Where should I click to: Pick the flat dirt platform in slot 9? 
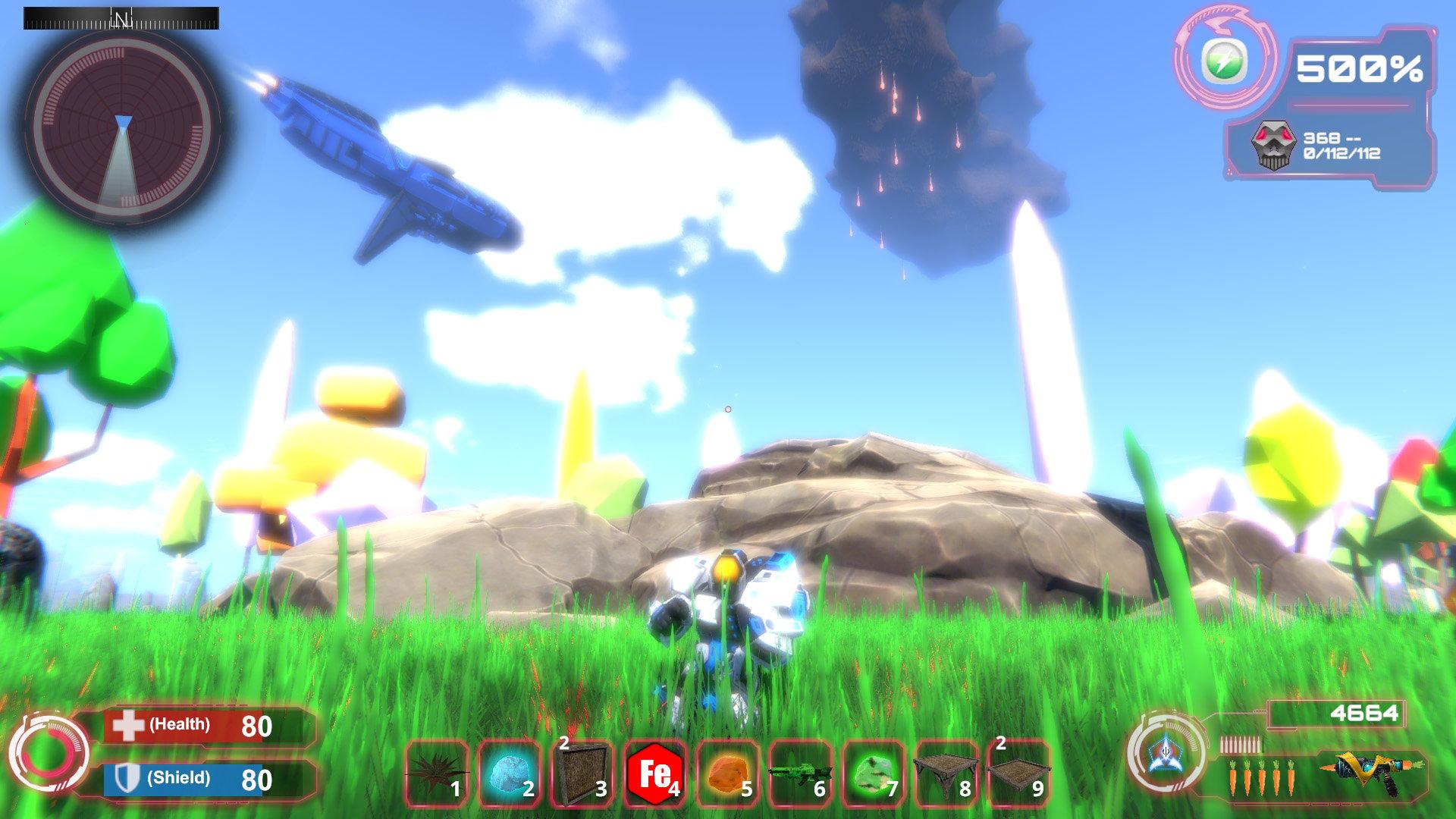click(x=1018, y=773)
